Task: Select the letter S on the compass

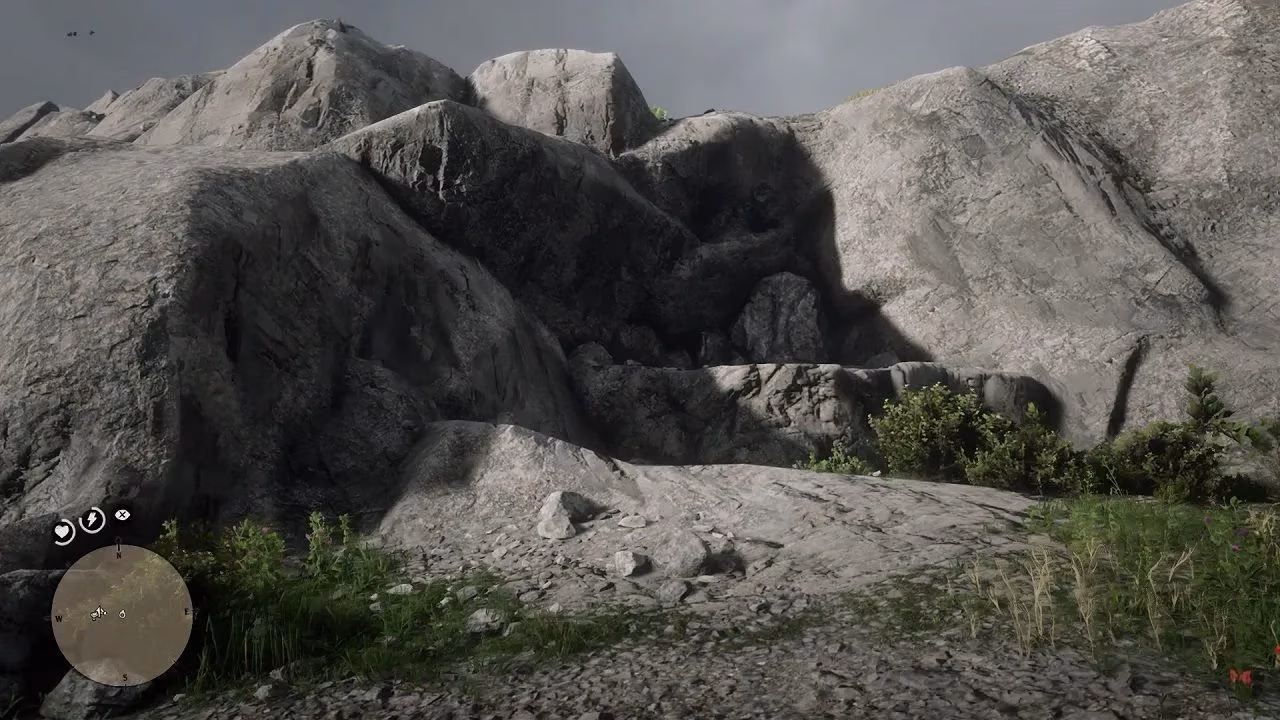Action: [123, 677]
